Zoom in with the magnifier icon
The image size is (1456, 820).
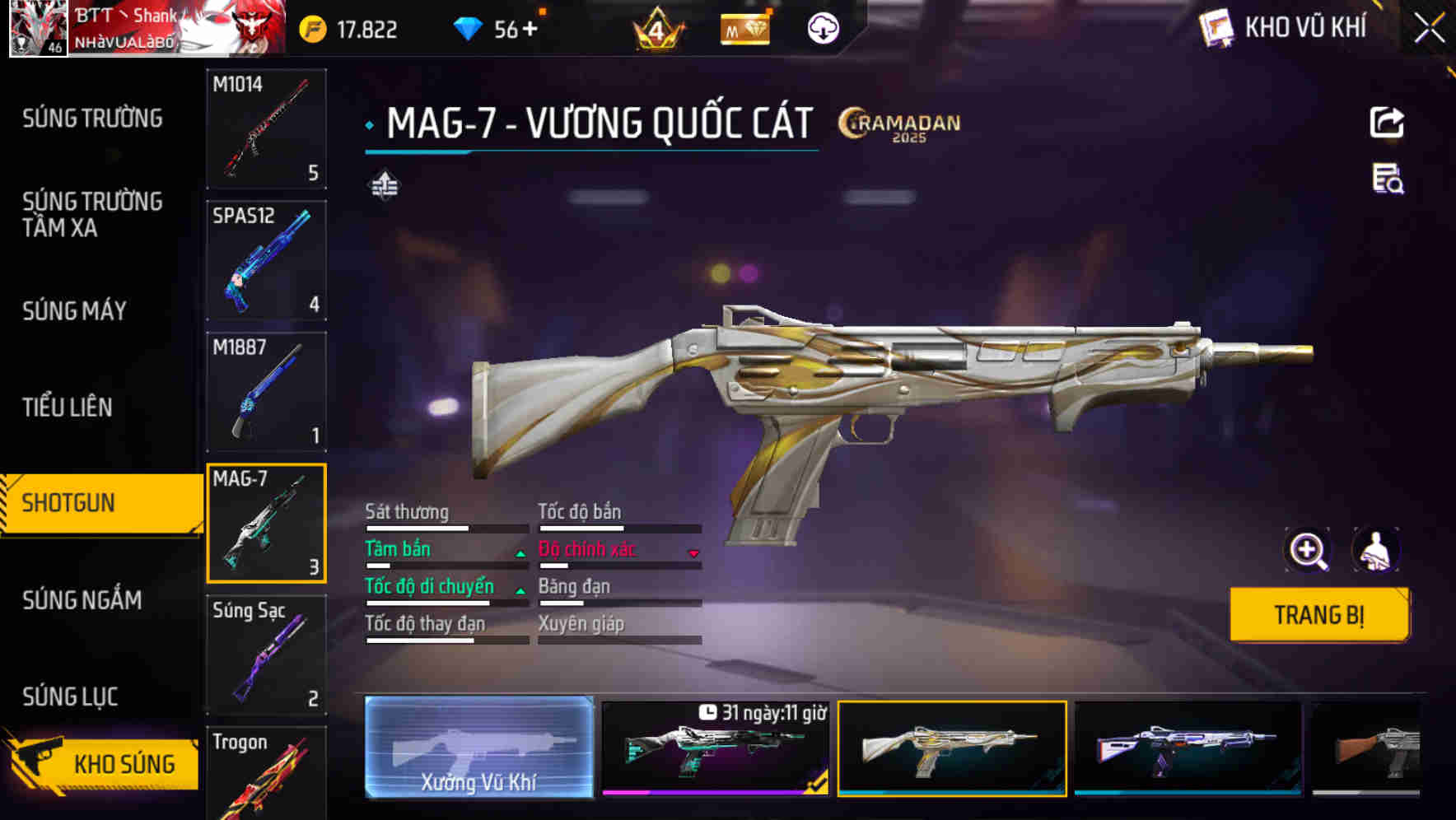click(x=1308, y=550)
